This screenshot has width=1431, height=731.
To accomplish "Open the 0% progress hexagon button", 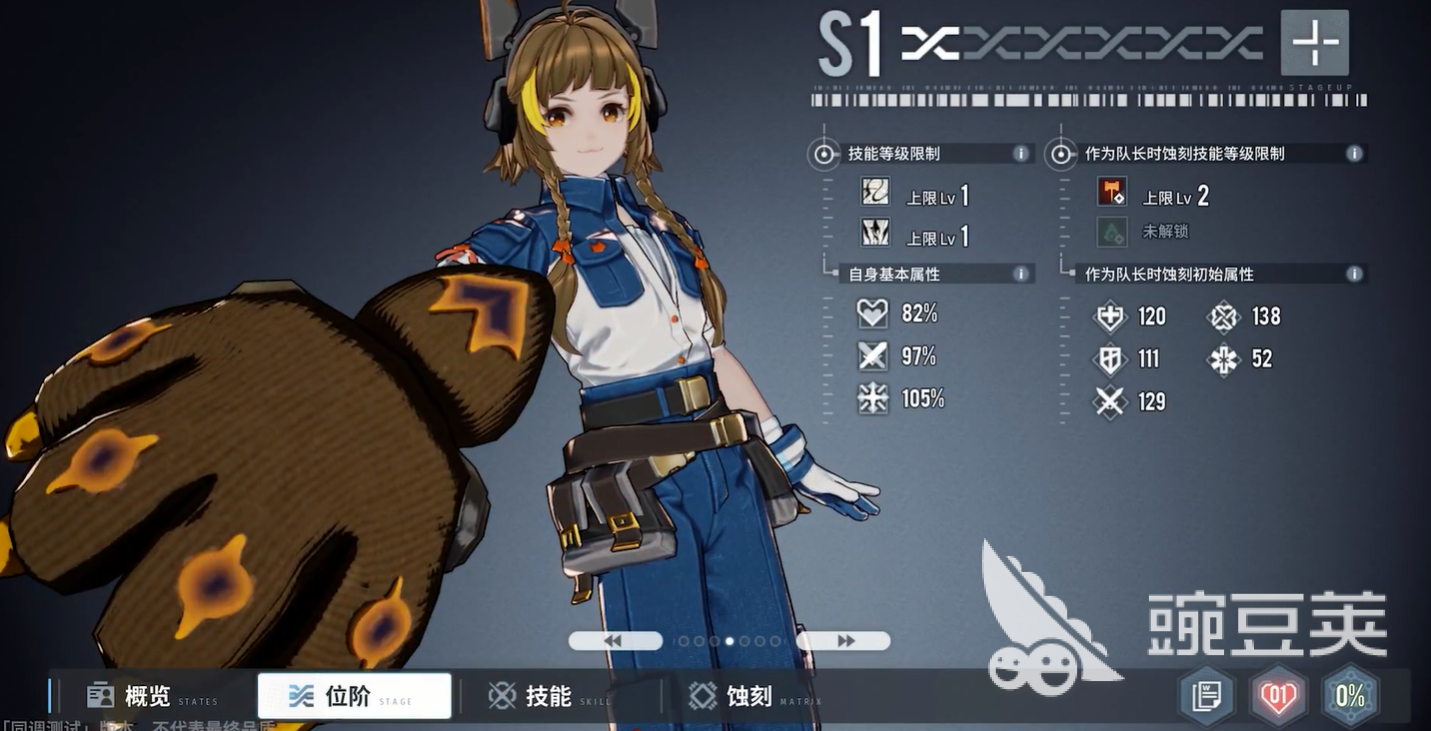I will tap(1350, 696).
